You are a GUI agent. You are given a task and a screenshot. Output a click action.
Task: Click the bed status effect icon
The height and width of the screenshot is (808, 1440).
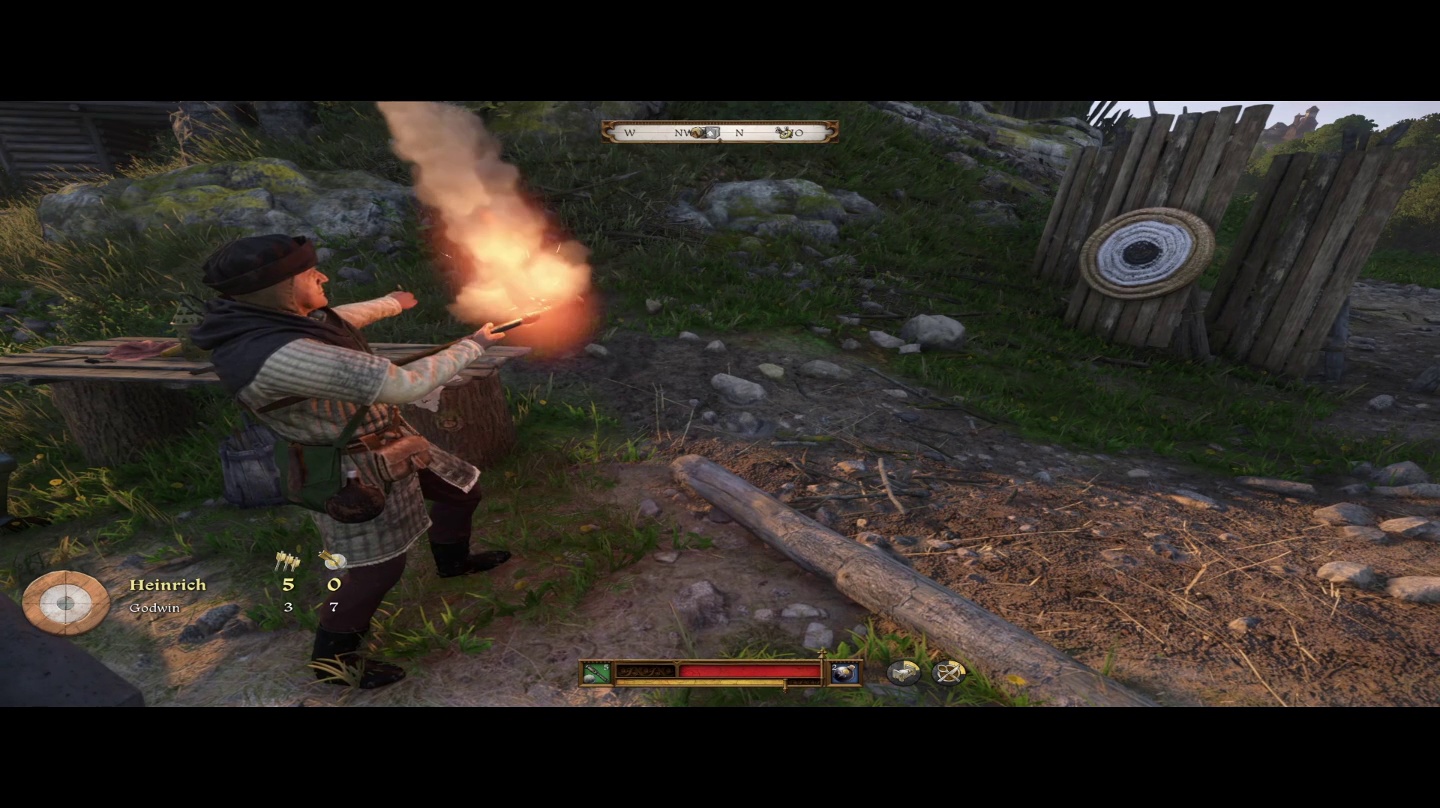(903, 673)
